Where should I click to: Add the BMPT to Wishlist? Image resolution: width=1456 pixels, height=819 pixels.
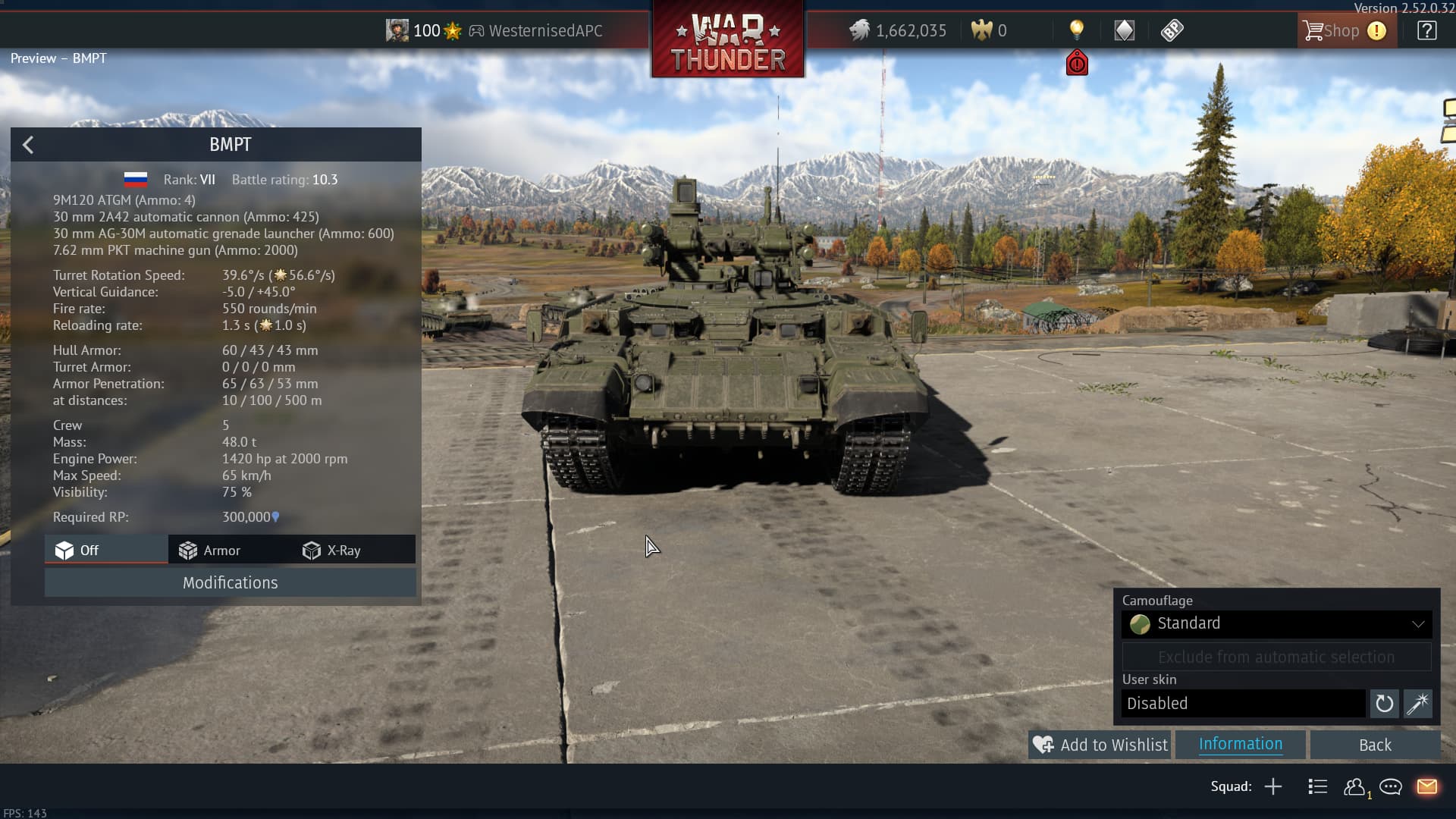tap(1100, 745)
